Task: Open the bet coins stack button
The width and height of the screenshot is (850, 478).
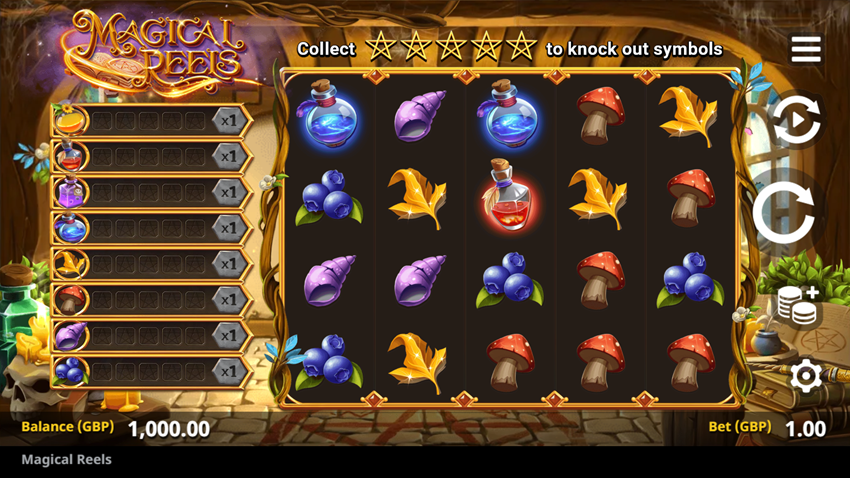Action: tap(798, 307)
